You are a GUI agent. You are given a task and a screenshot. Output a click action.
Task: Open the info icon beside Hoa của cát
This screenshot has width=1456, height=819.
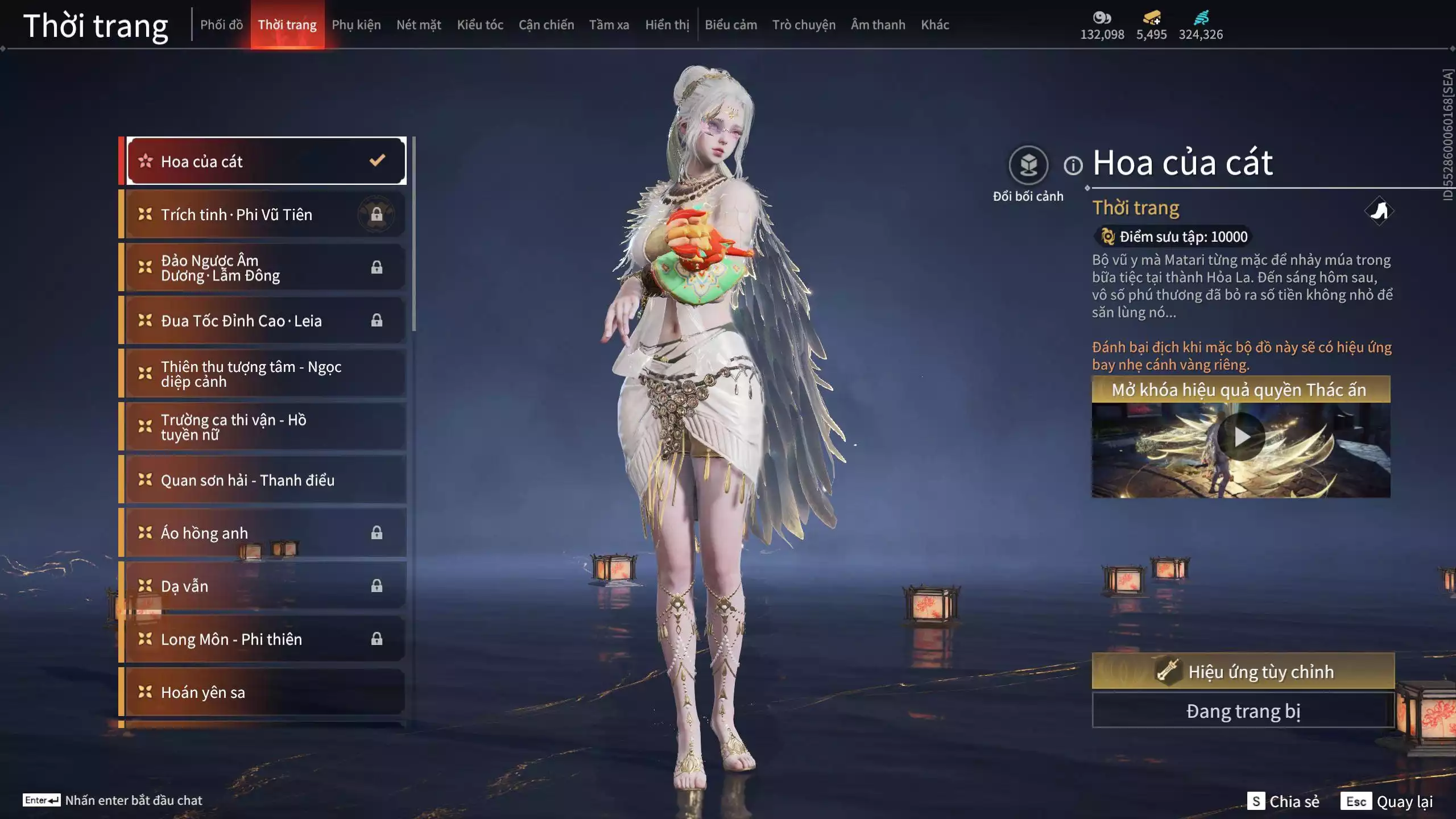coord(1073,166)
